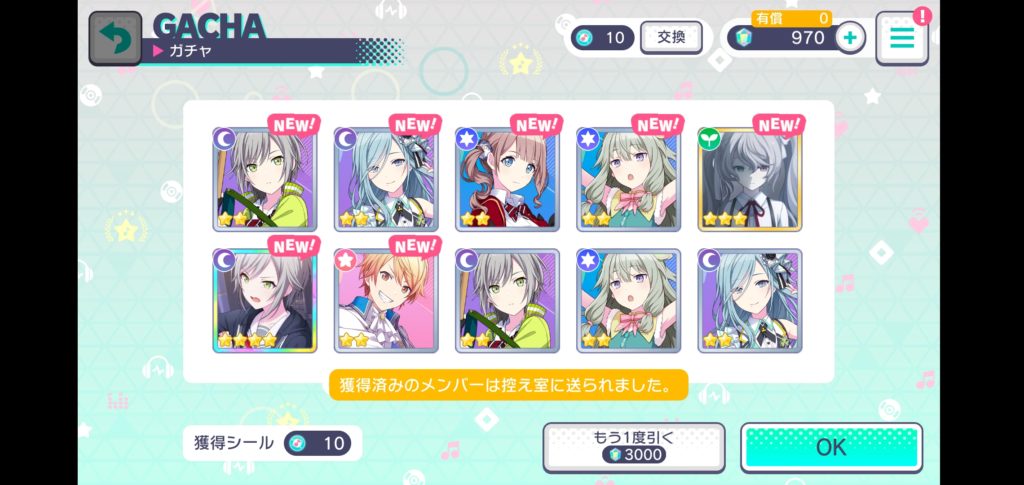Open the 交換 sticker exchange
Image resolution: width=1024 pixels, height=485 pixels.
click(671, 37)
